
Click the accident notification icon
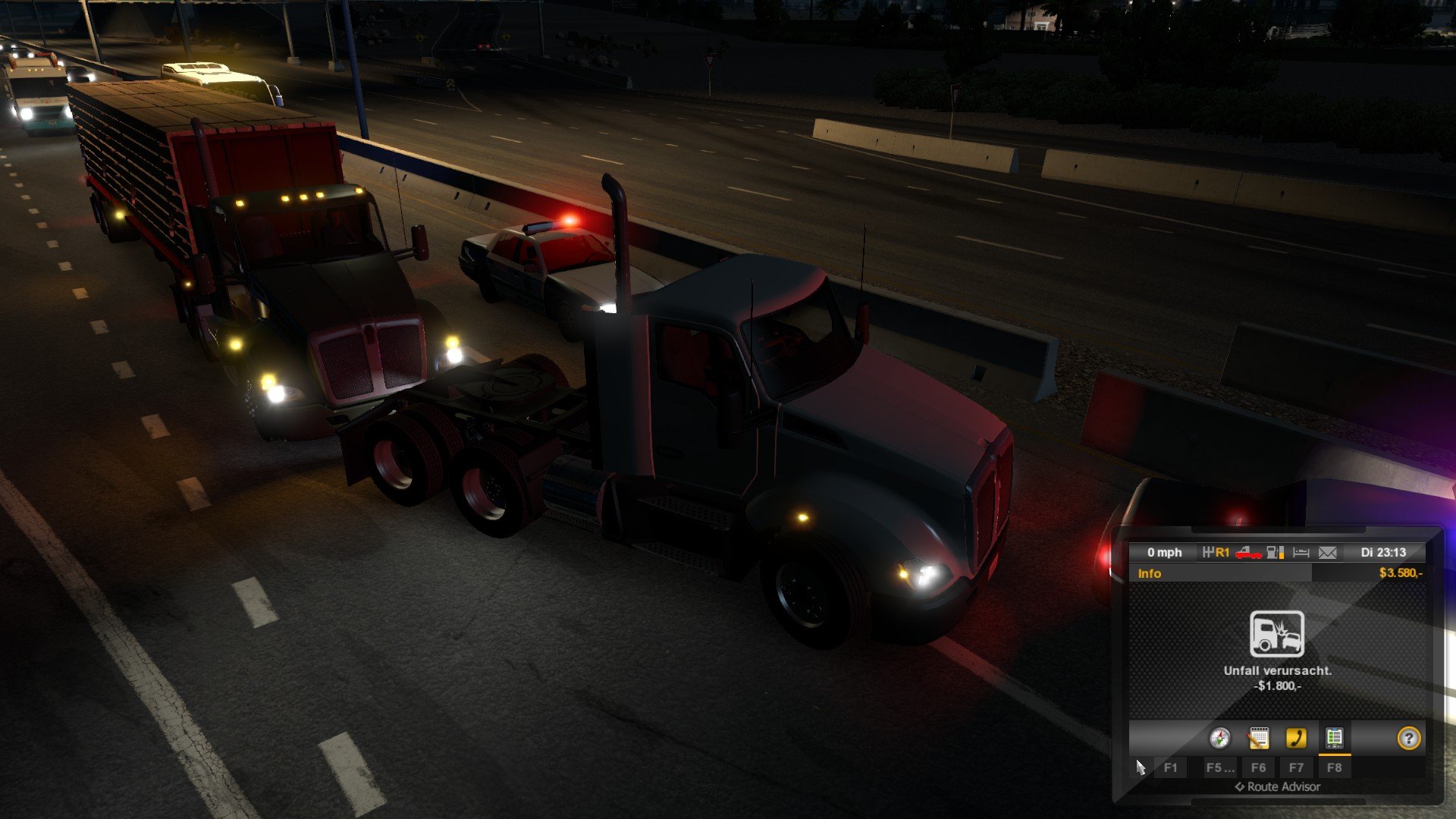1277,634
